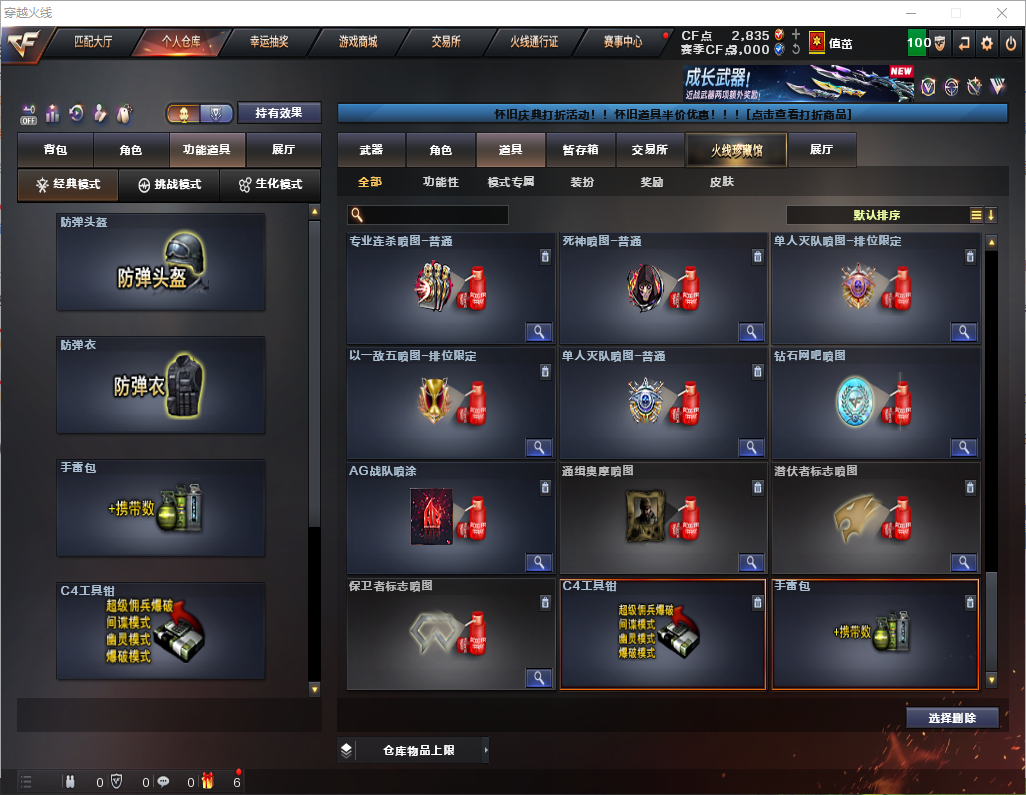
Task: Choose the 防弹头盔 helmet item
Action: 161,262
